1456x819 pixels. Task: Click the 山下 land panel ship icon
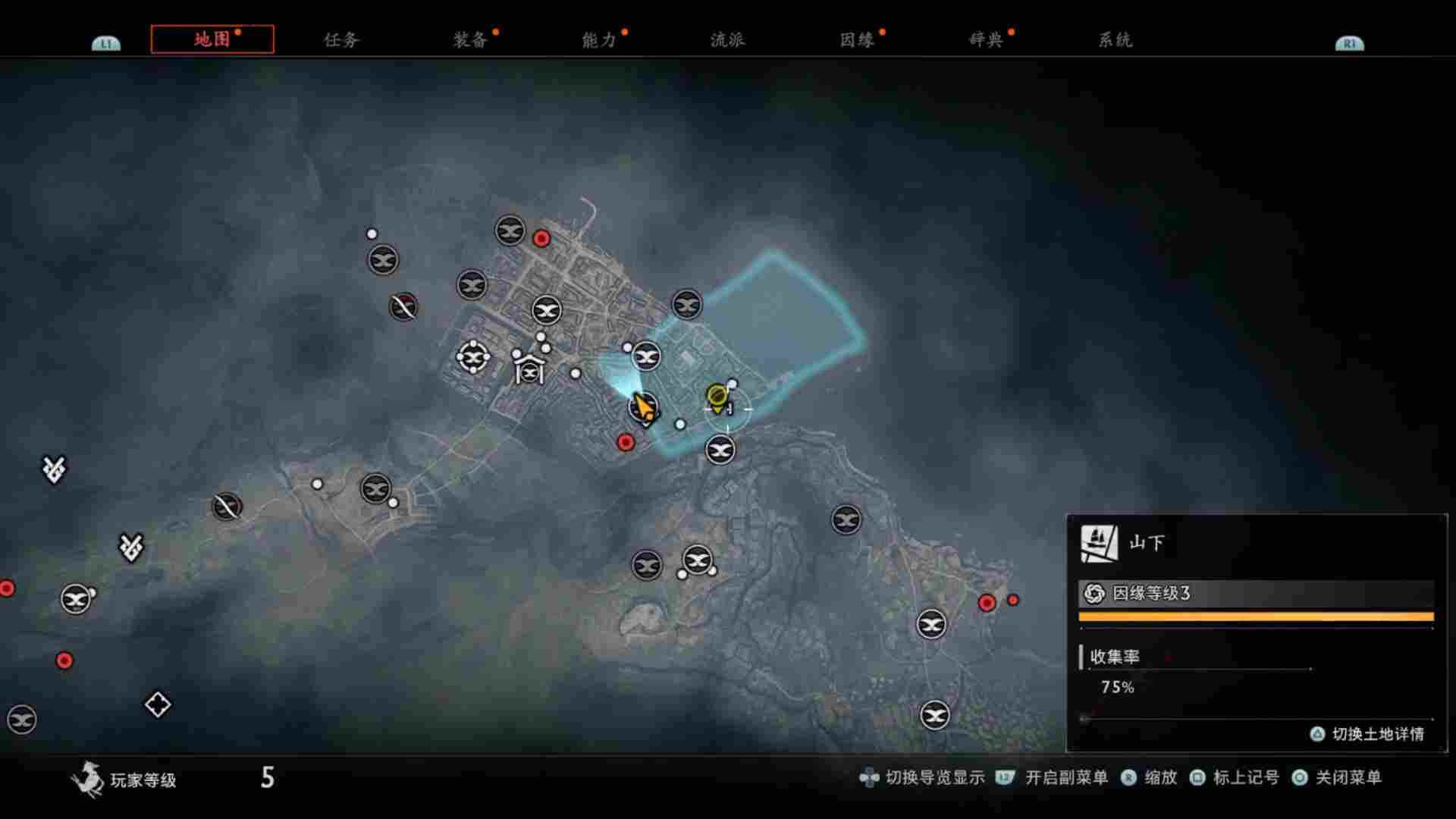click(1100, 541)
